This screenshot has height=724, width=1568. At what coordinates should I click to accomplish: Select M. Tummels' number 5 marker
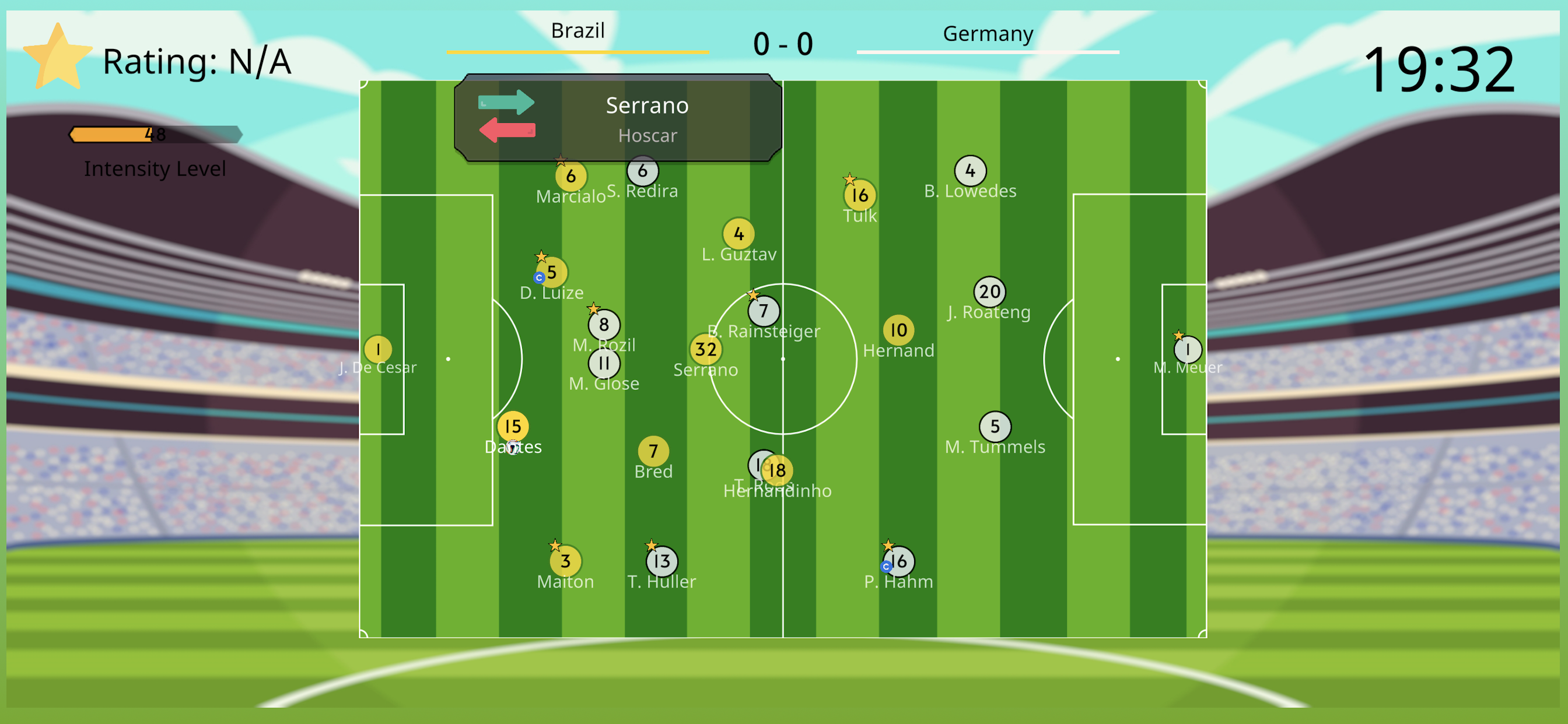coord(994,426)
